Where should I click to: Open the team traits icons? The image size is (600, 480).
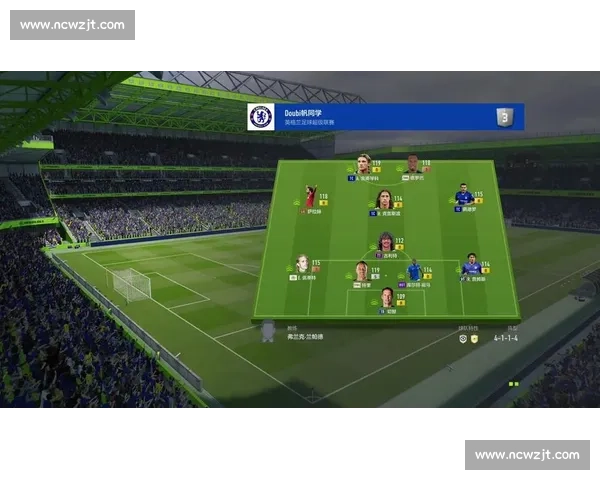point(468,338)
